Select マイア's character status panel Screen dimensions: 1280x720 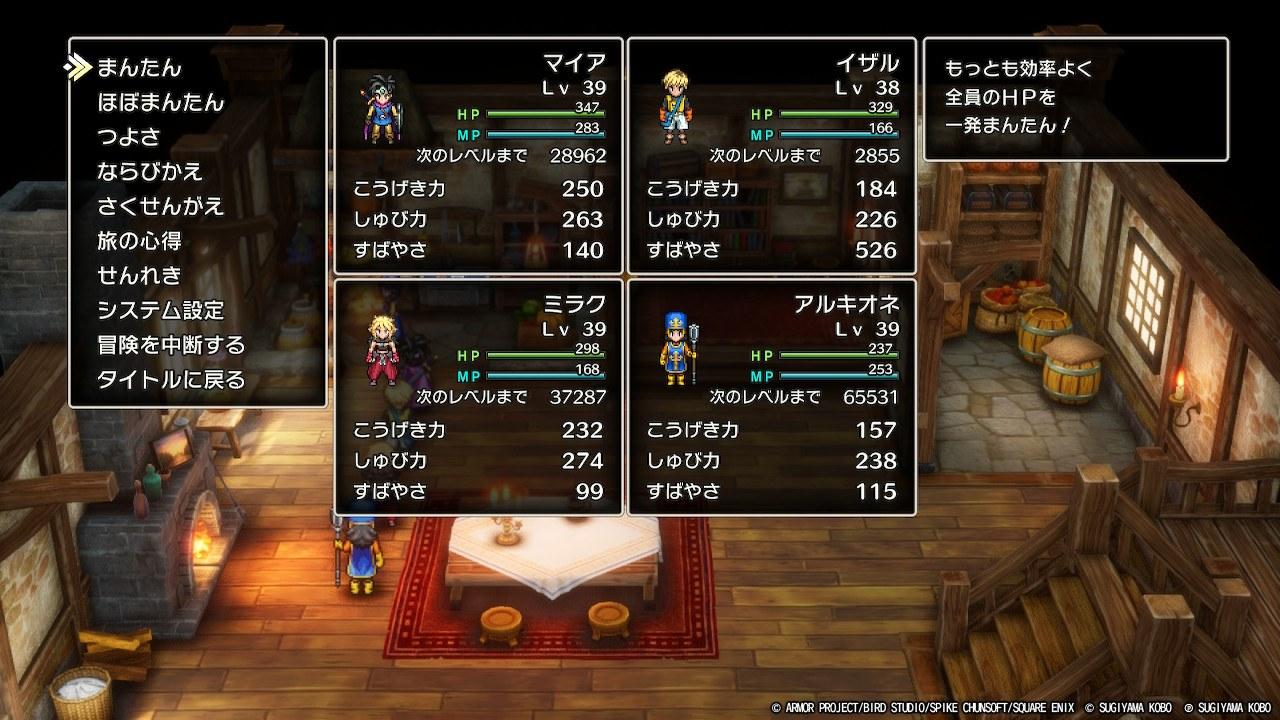pyautogui.click(x=478, y=156)
